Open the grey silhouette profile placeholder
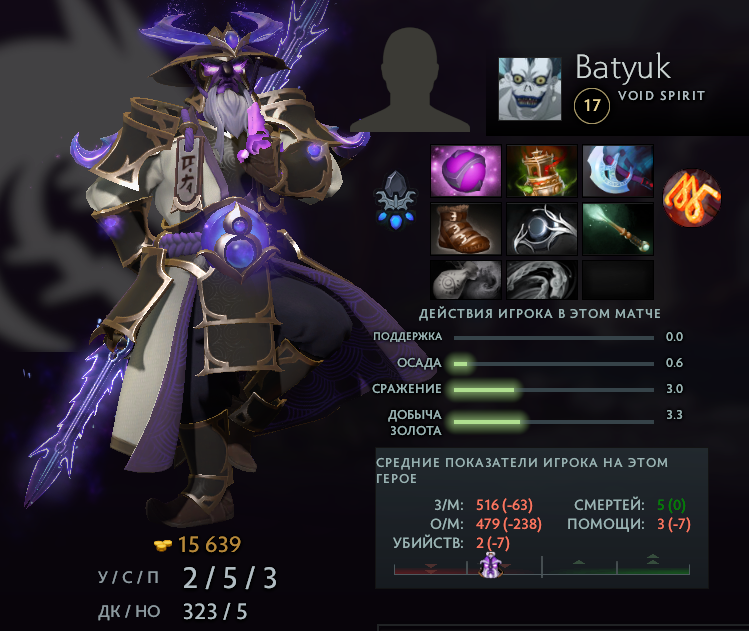This screenshot has width=749, height=631. click(411, 79)
